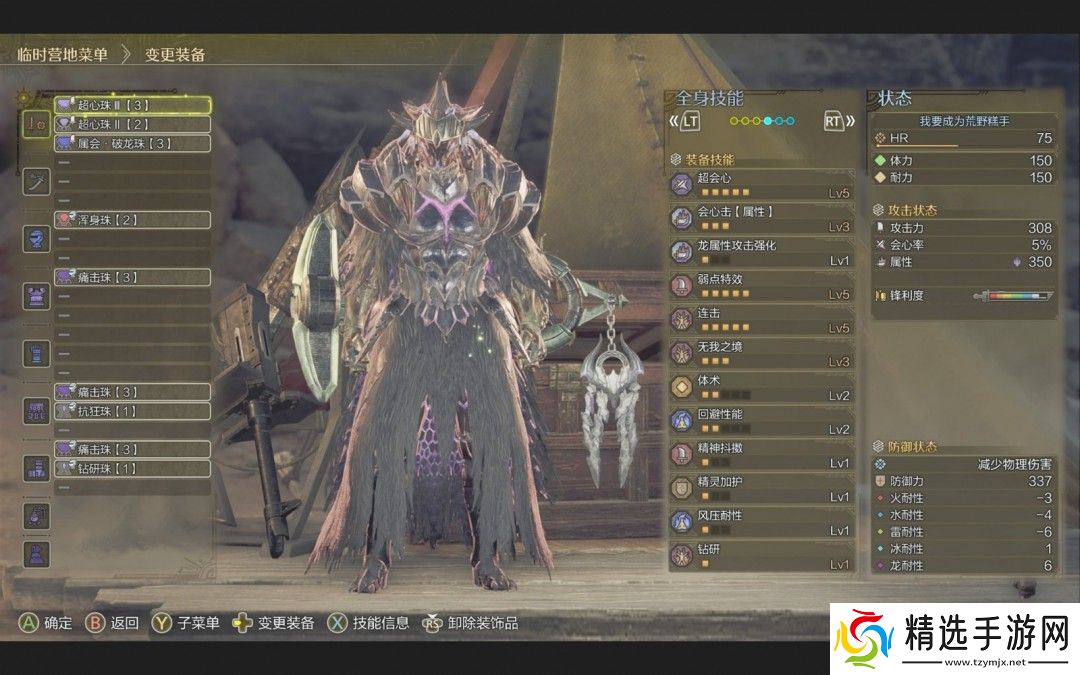Select the 超心珠Ⅱ【3】 decoration slot
The width and height of the screenshot is (1080, 675).
click(131, 104)
